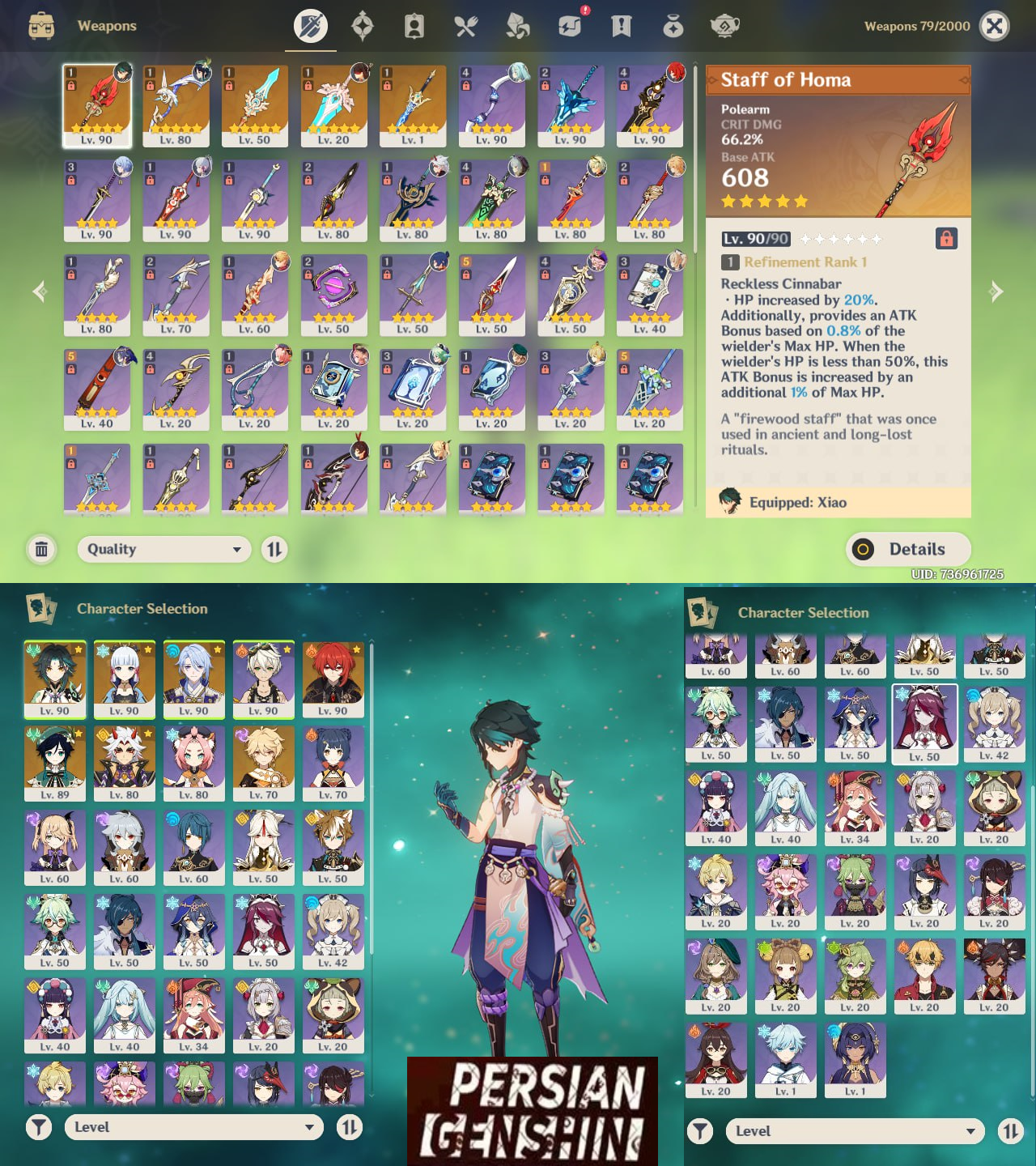Select the Weapons tab
1036x1166 pixels.
pyautogui.click(x=311, y=25)
